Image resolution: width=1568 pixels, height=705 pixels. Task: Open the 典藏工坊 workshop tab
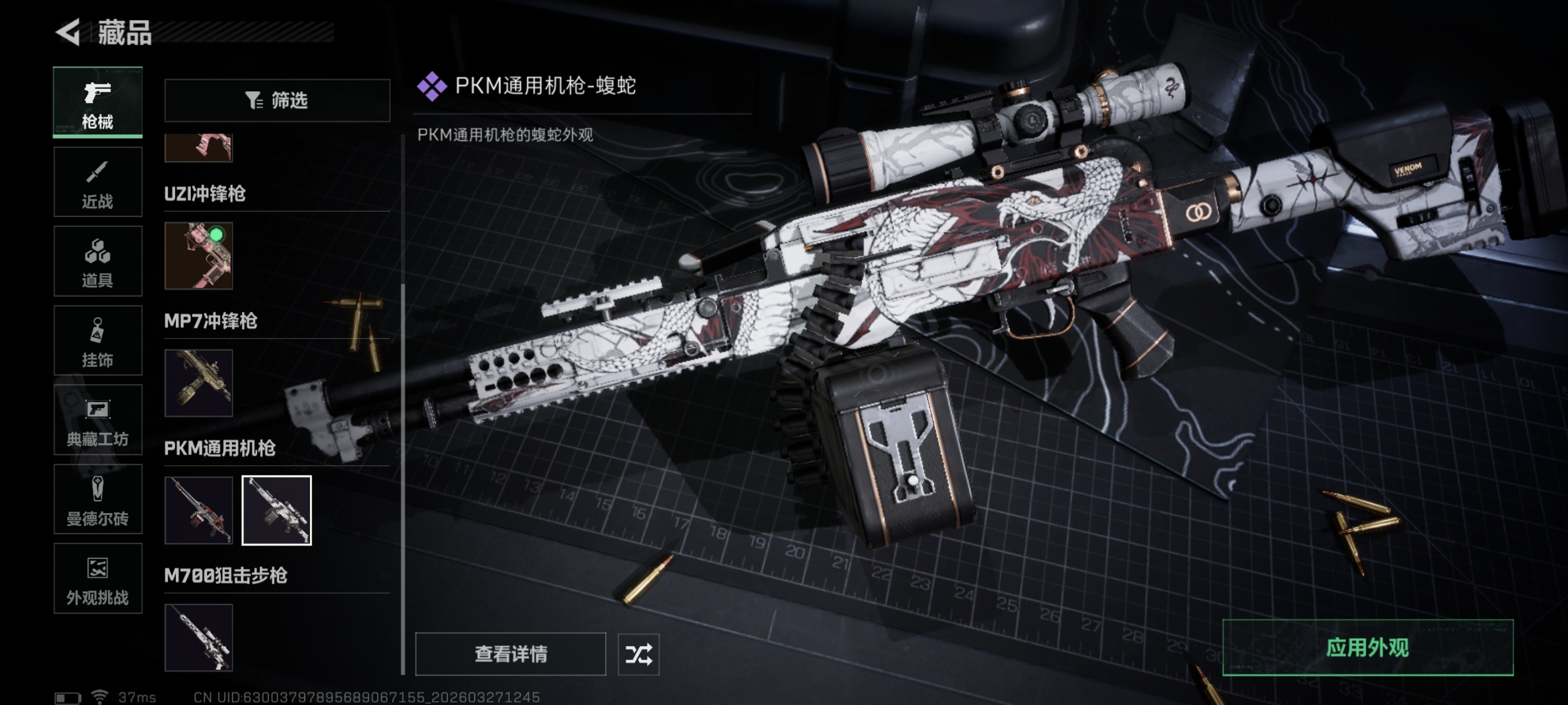pyautogui.click(x=97, y=420)
